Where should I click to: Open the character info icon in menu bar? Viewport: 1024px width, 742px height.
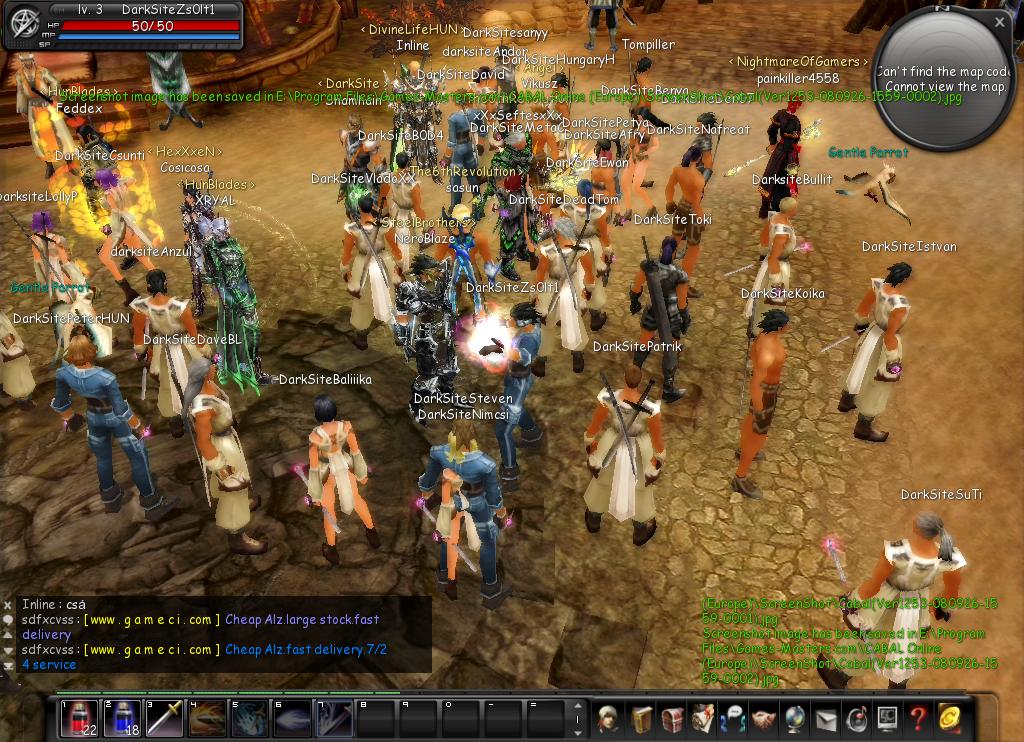coord(607,718)
